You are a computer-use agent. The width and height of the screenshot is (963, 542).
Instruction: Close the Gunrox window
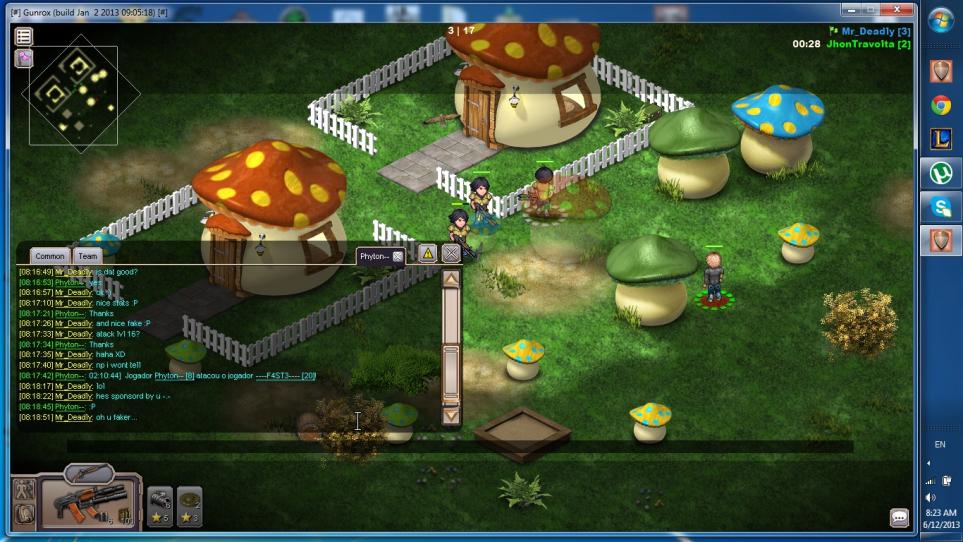coord(897,9)
